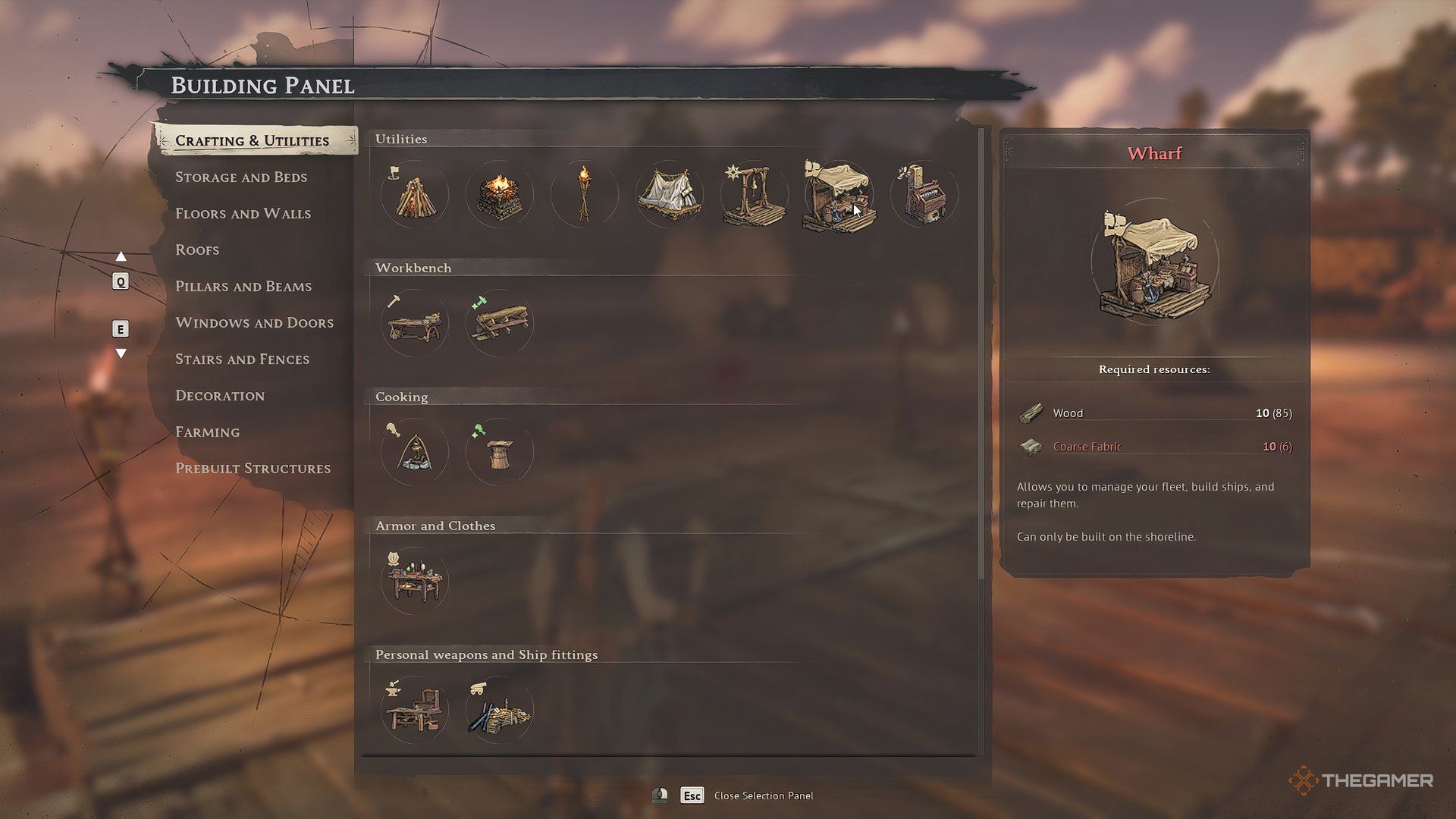Image resolution: width=1456 pixels, height=819 pixels.
Task: Select the campfire building icon
Action: (414, 196)
